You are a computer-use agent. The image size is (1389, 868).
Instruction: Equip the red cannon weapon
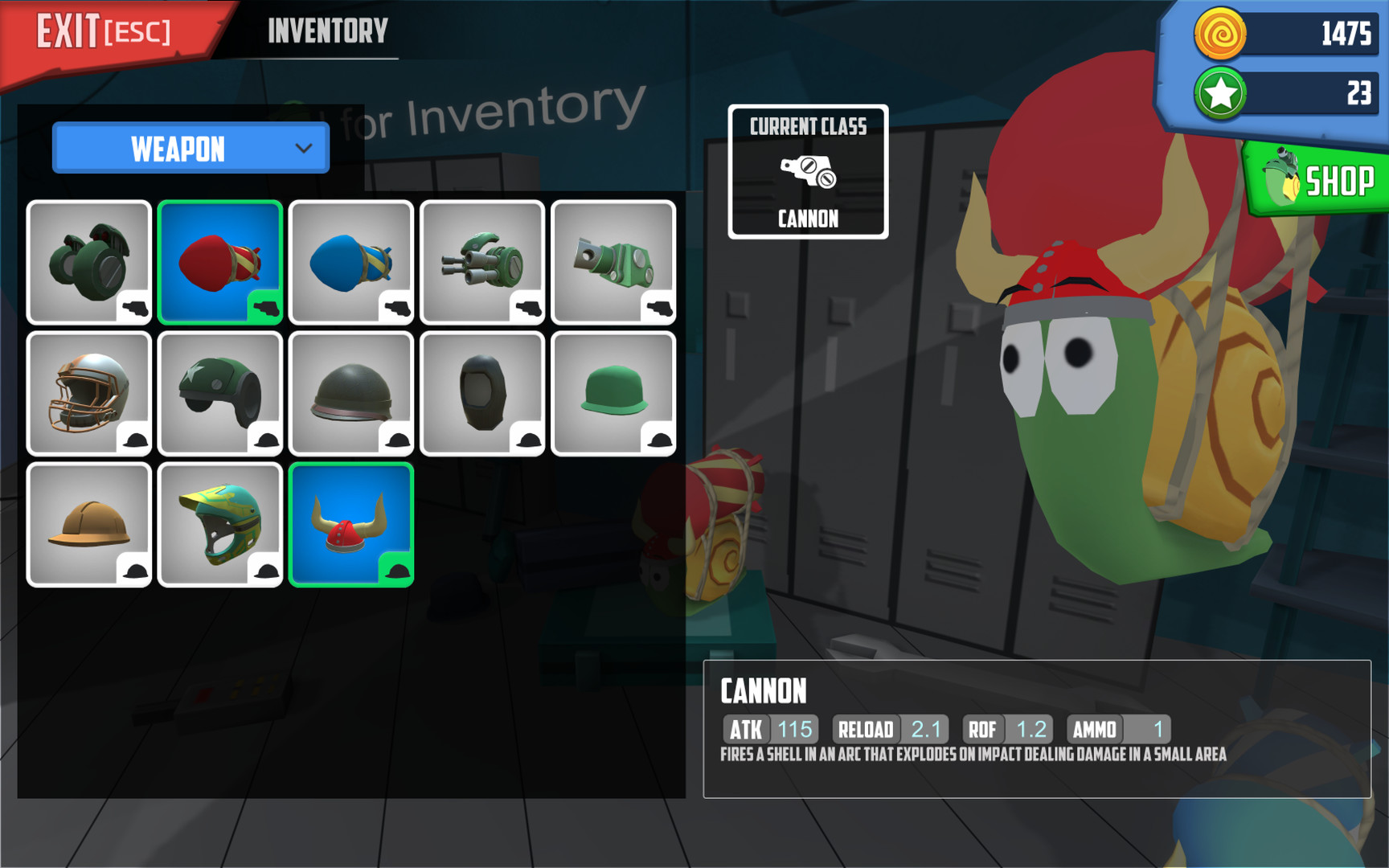220,261
